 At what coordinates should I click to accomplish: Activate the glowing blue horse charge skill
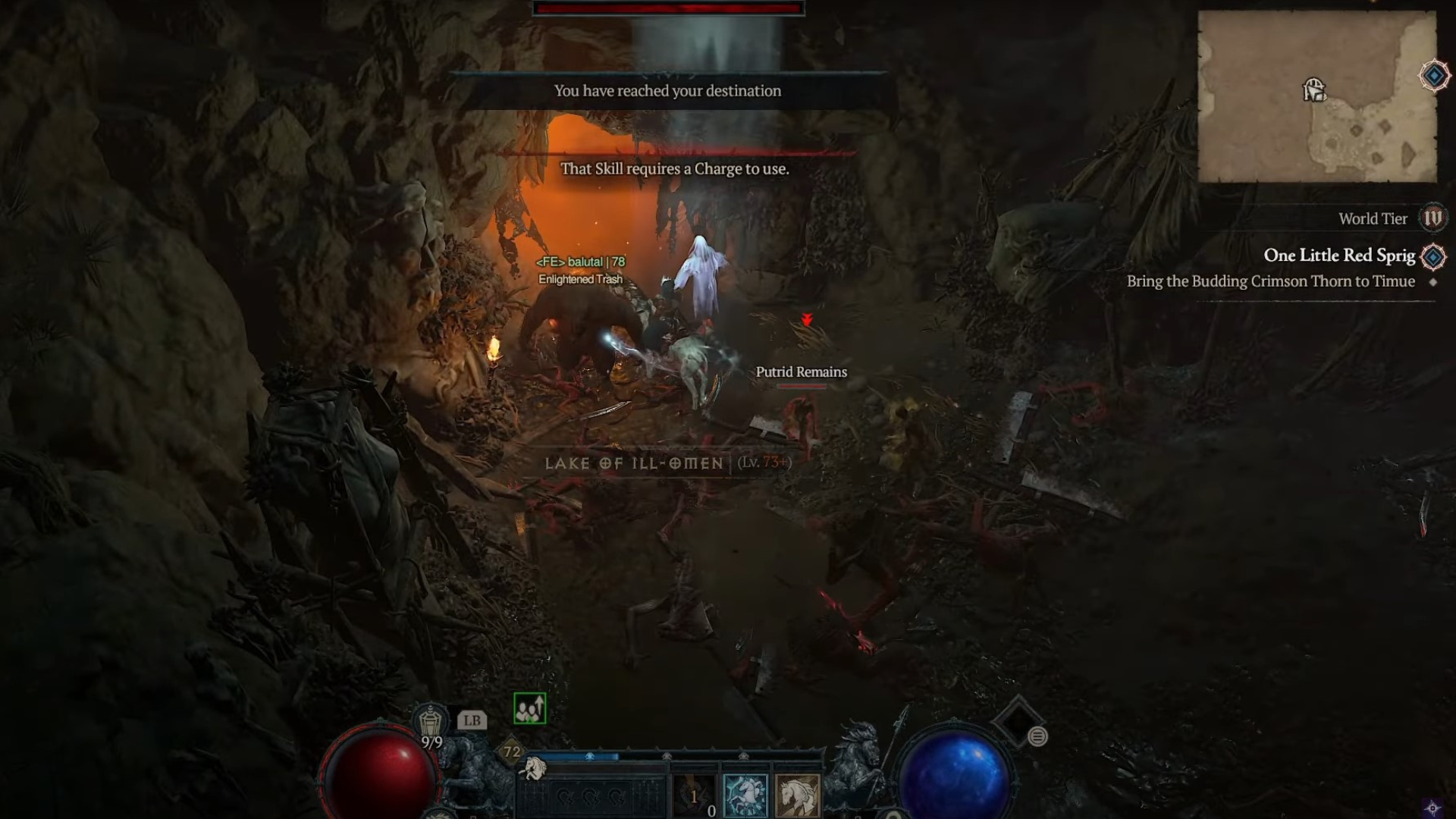click(745, 795)
